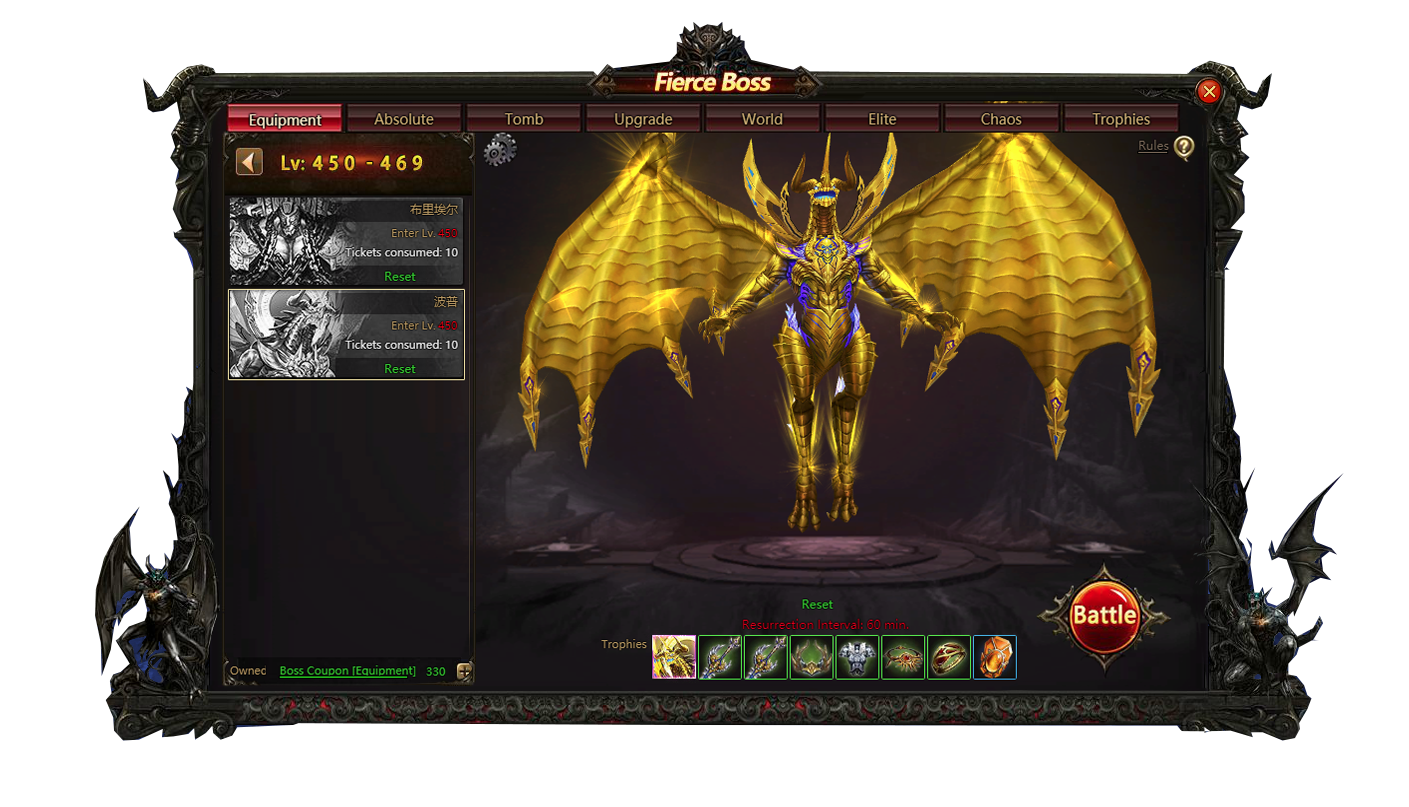Switch to the Chaos tab
This screenshot has height=807, width=1409.
(x=1001, y=119)
